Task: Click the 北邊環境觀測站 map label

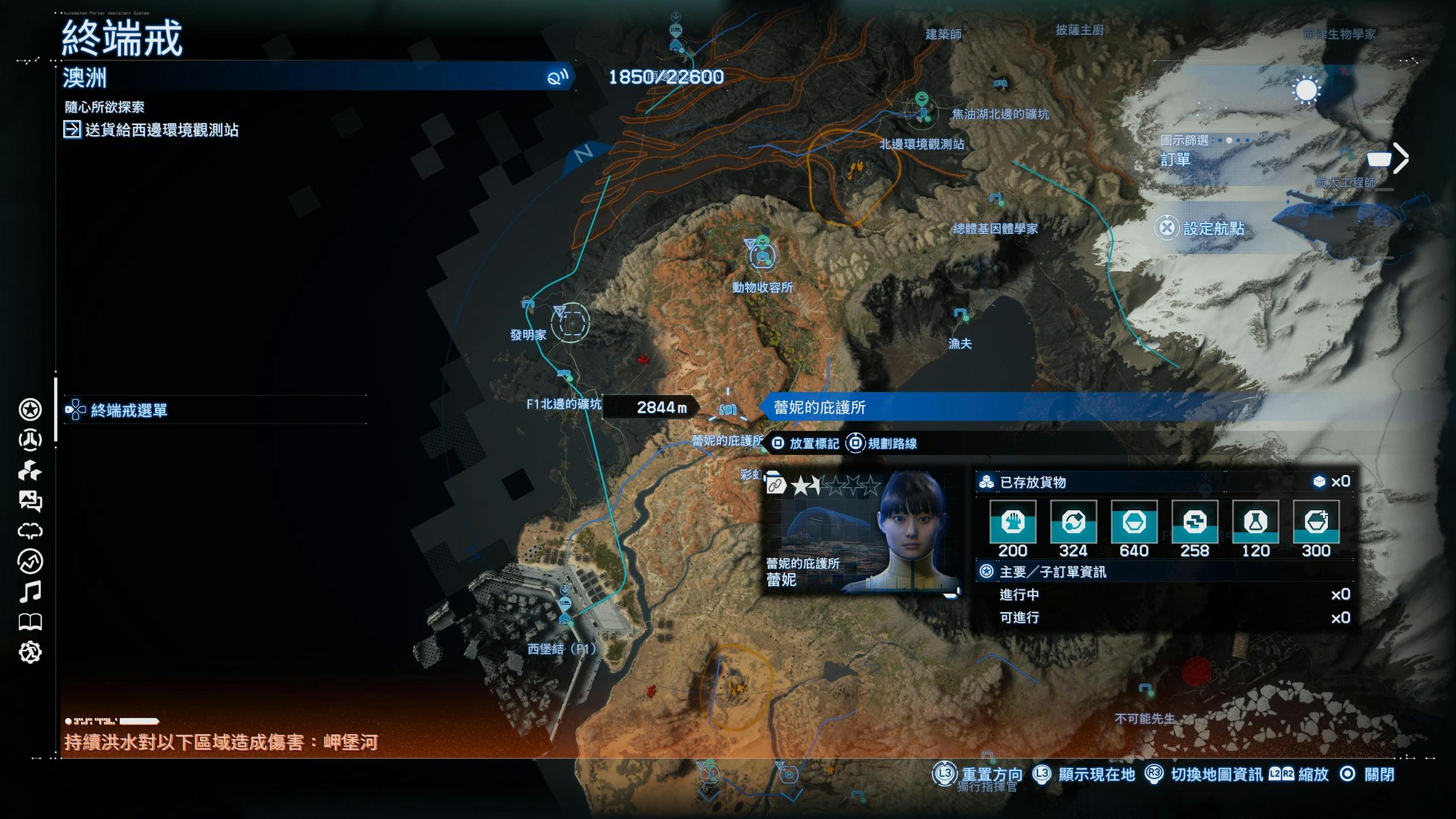Action: click(921, 144)
